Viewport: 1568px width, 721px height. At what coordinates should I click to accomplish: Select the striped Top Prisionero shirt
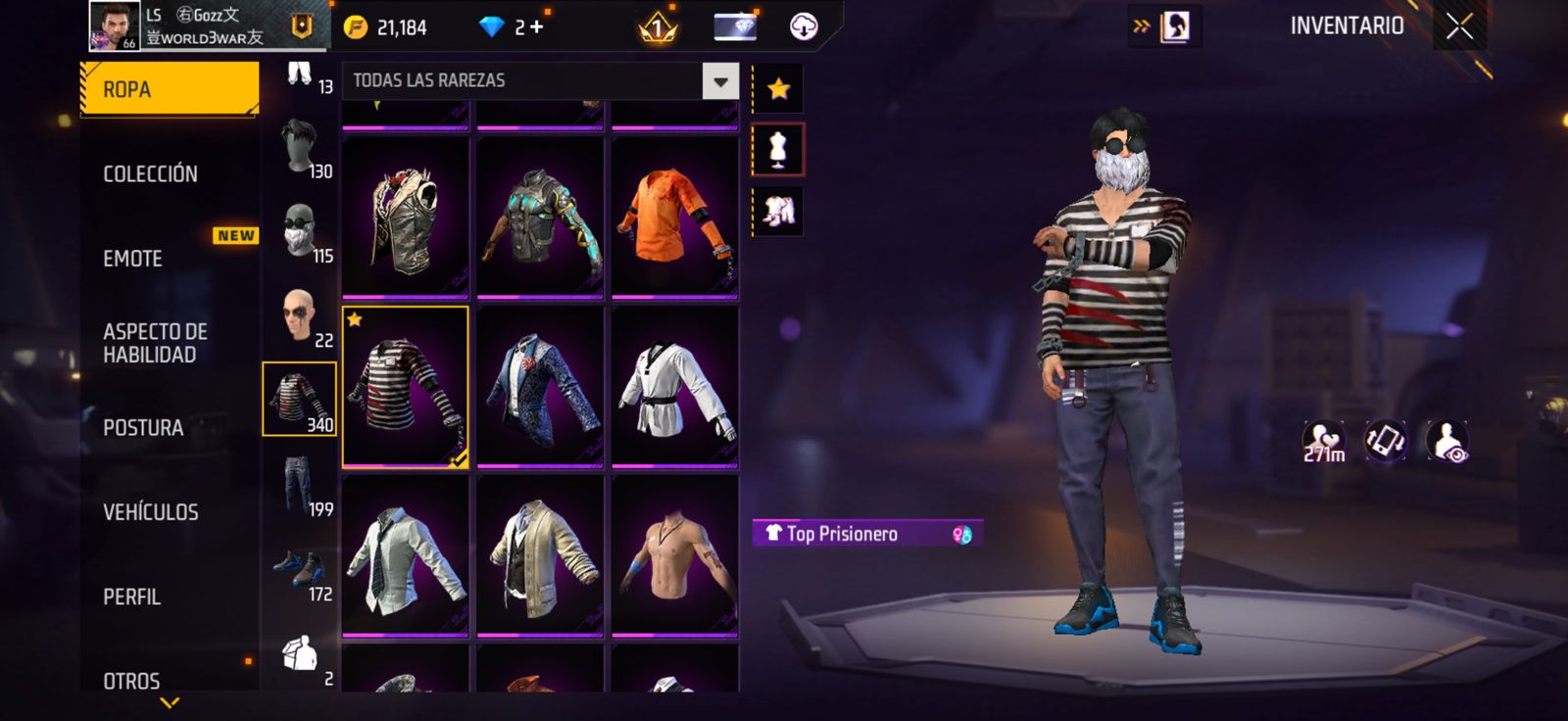405,386
